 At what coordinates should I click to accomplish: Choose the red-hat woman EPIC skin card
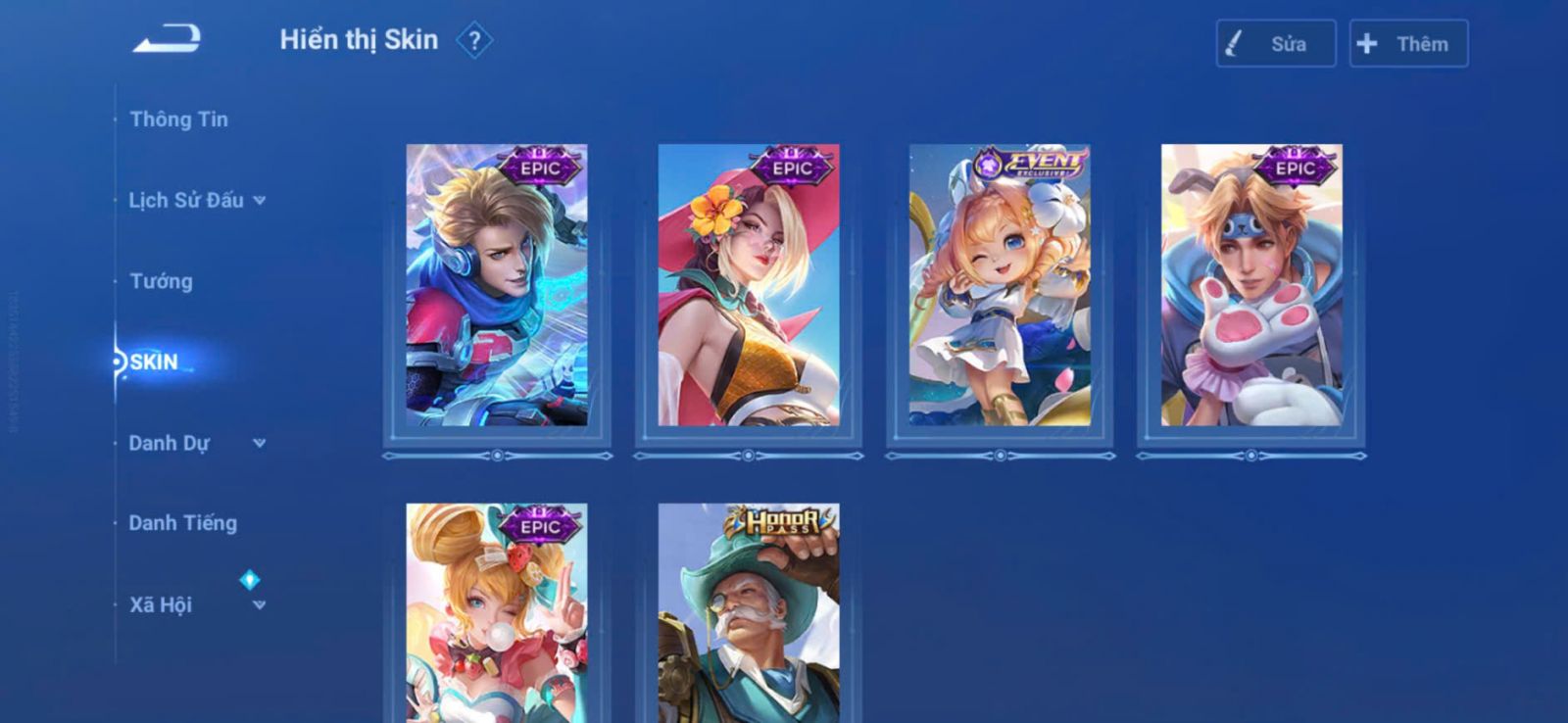749,285
